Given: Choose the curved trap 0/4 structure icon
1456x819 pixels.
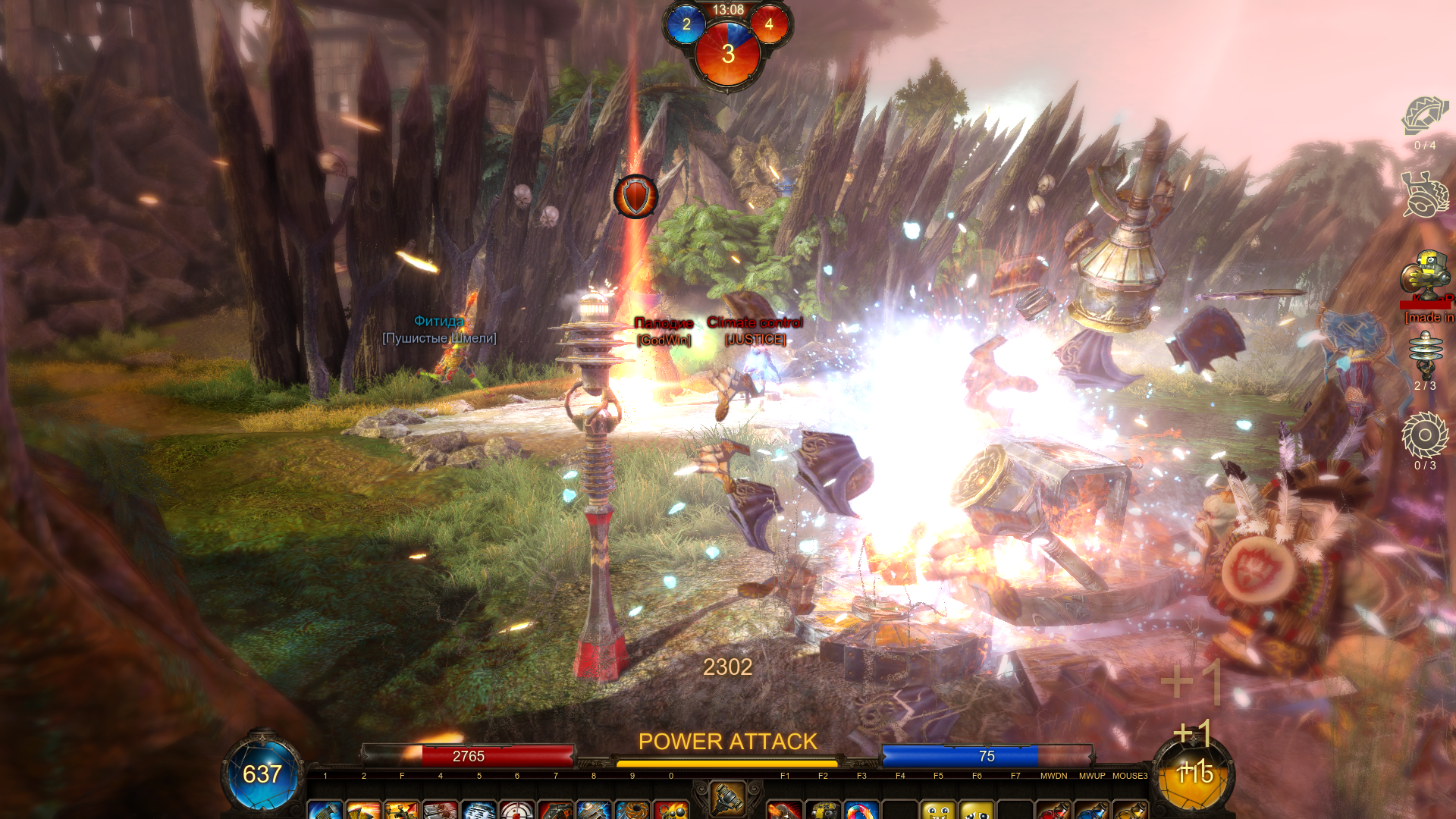Looking at the screenshot, I should [1425, 116].
